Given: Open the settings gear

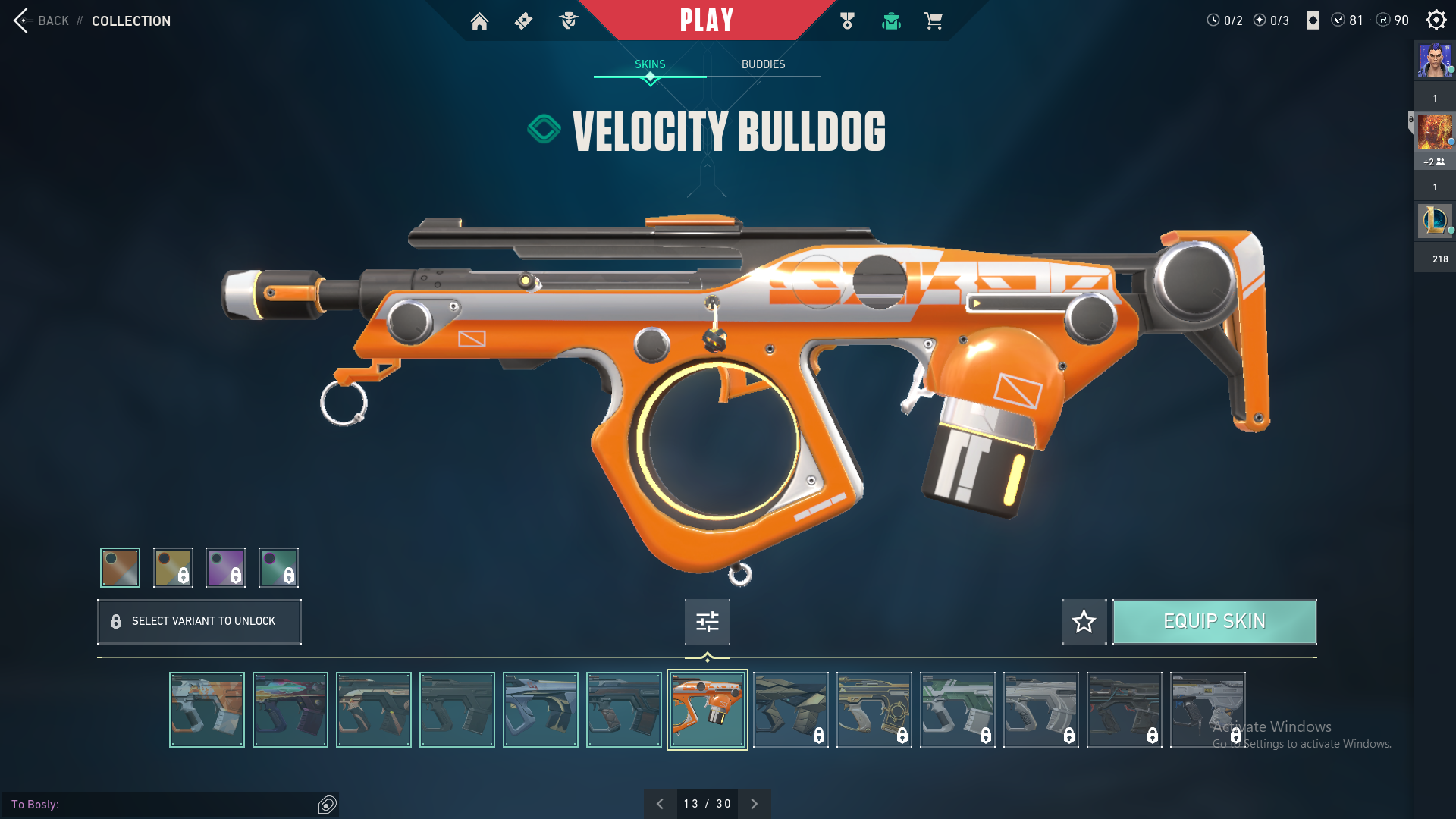Looking at the screenshot, I should pyautogui.click(x=1436, y=20).
